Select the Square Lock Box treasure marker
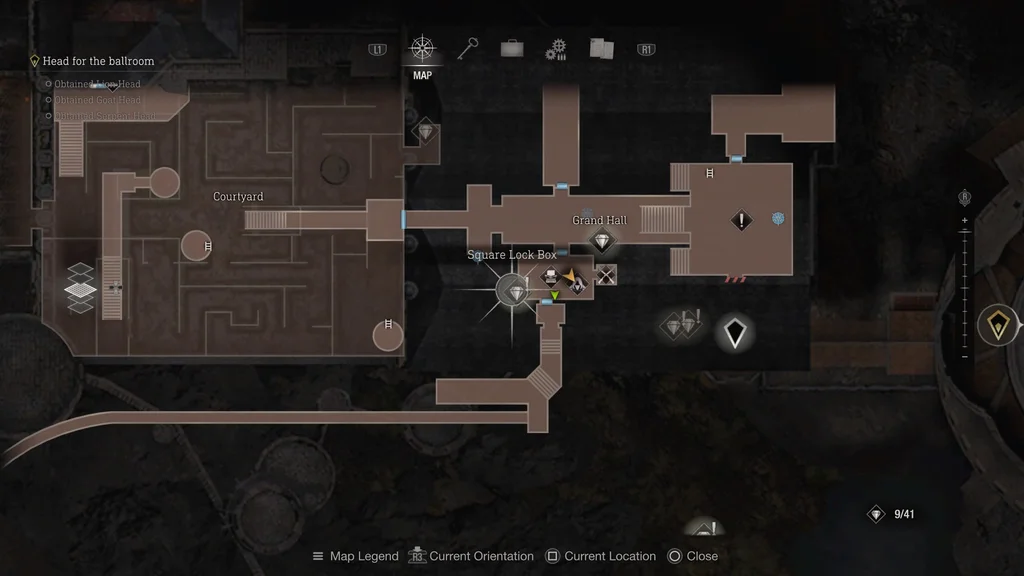 click(x=516, y=291)
